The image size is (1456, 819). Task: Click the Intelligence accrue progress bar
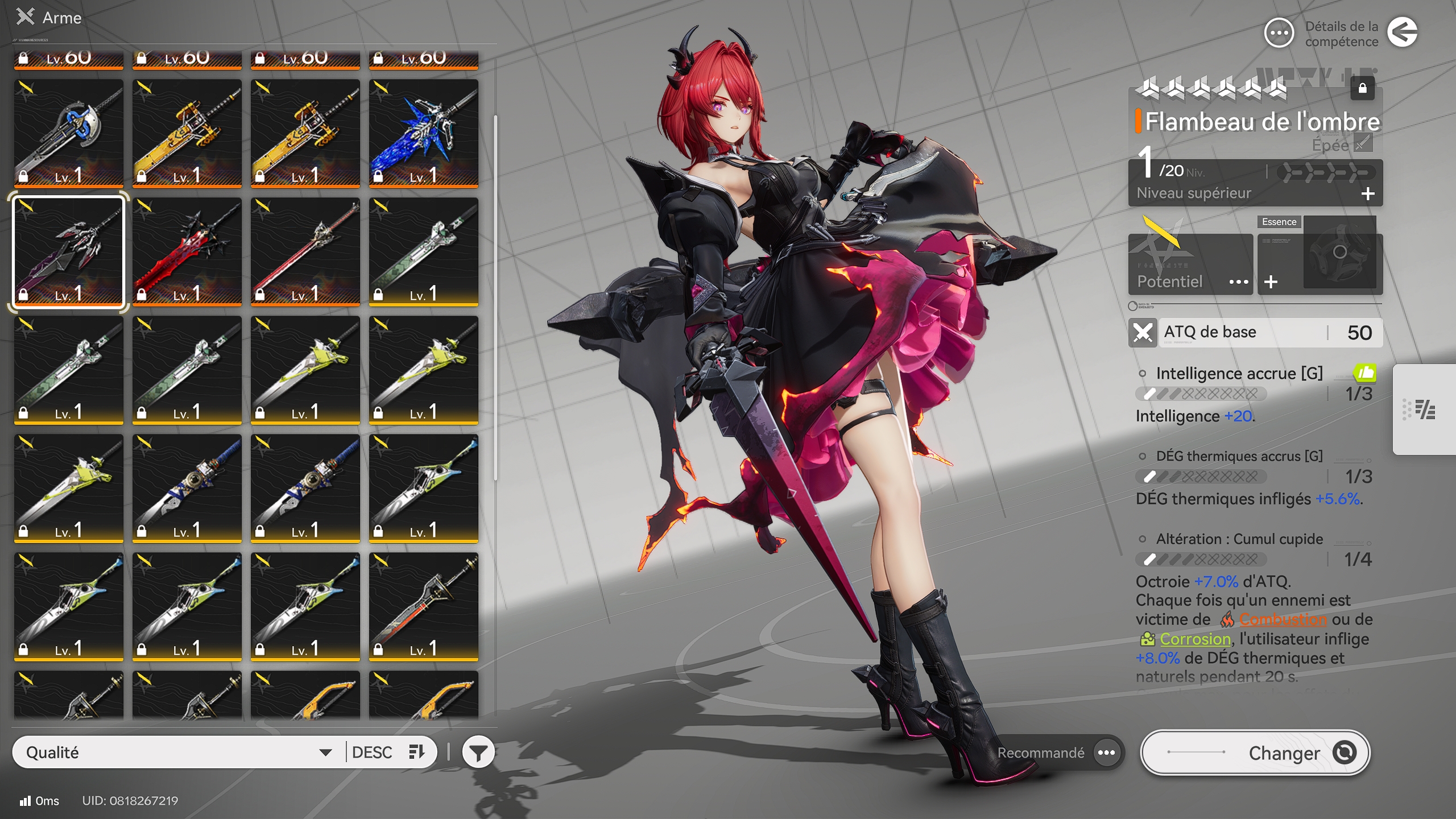click(1202, 395)
